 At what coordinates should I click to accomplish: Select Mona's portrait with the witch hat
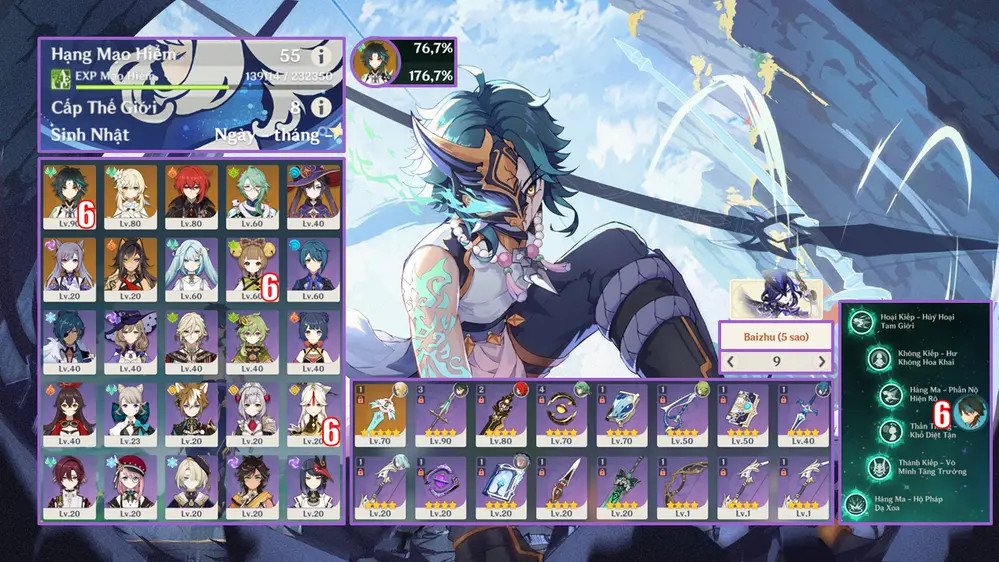pyautogui.click(x=314, y=195)
